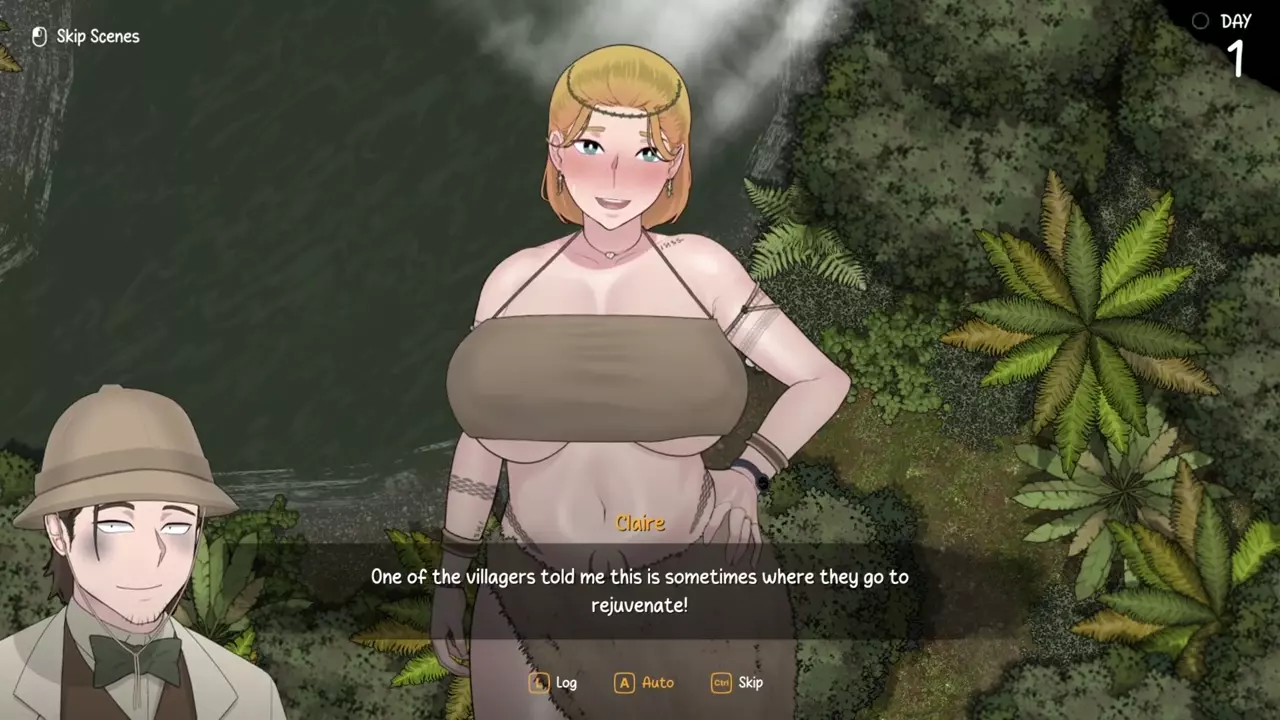Toggle Auto dialogue advance

pos(645,683)
